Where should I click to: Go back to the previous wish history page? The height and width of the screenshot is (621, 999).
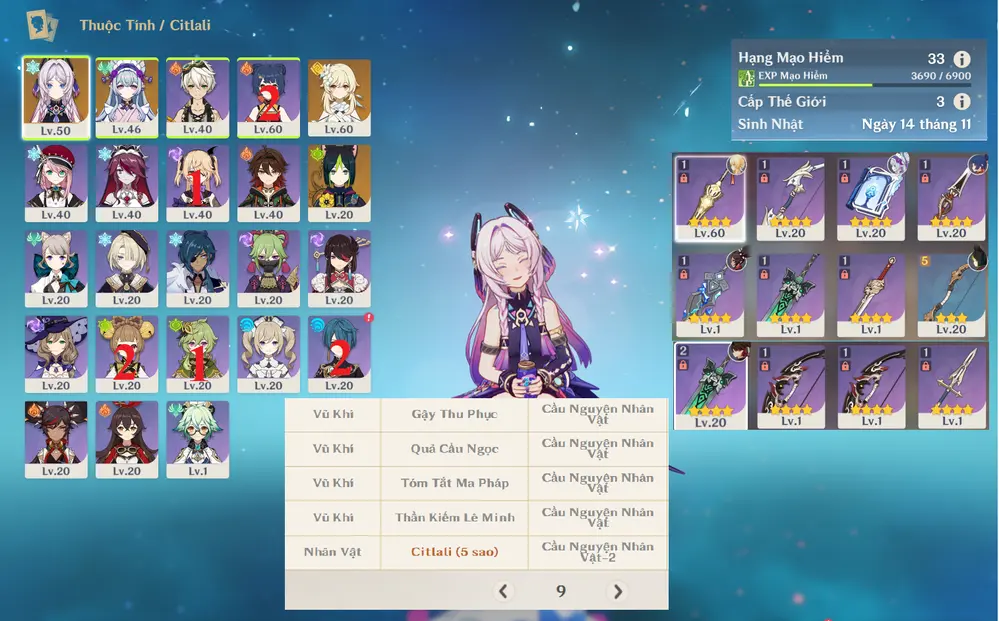click(503, 591)
